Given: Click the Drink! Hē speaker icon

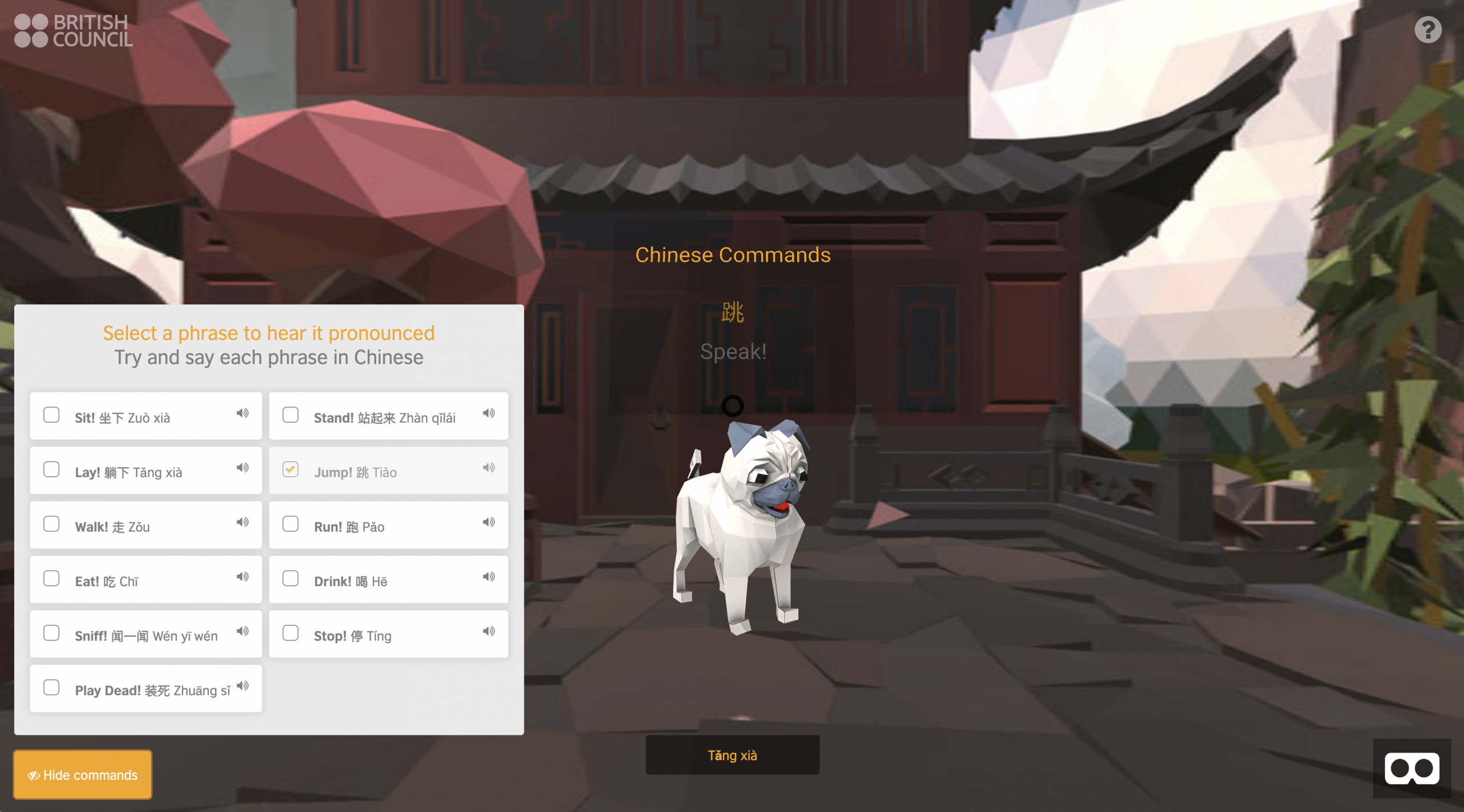Looking at the screenshot, I should coord(488,576).
